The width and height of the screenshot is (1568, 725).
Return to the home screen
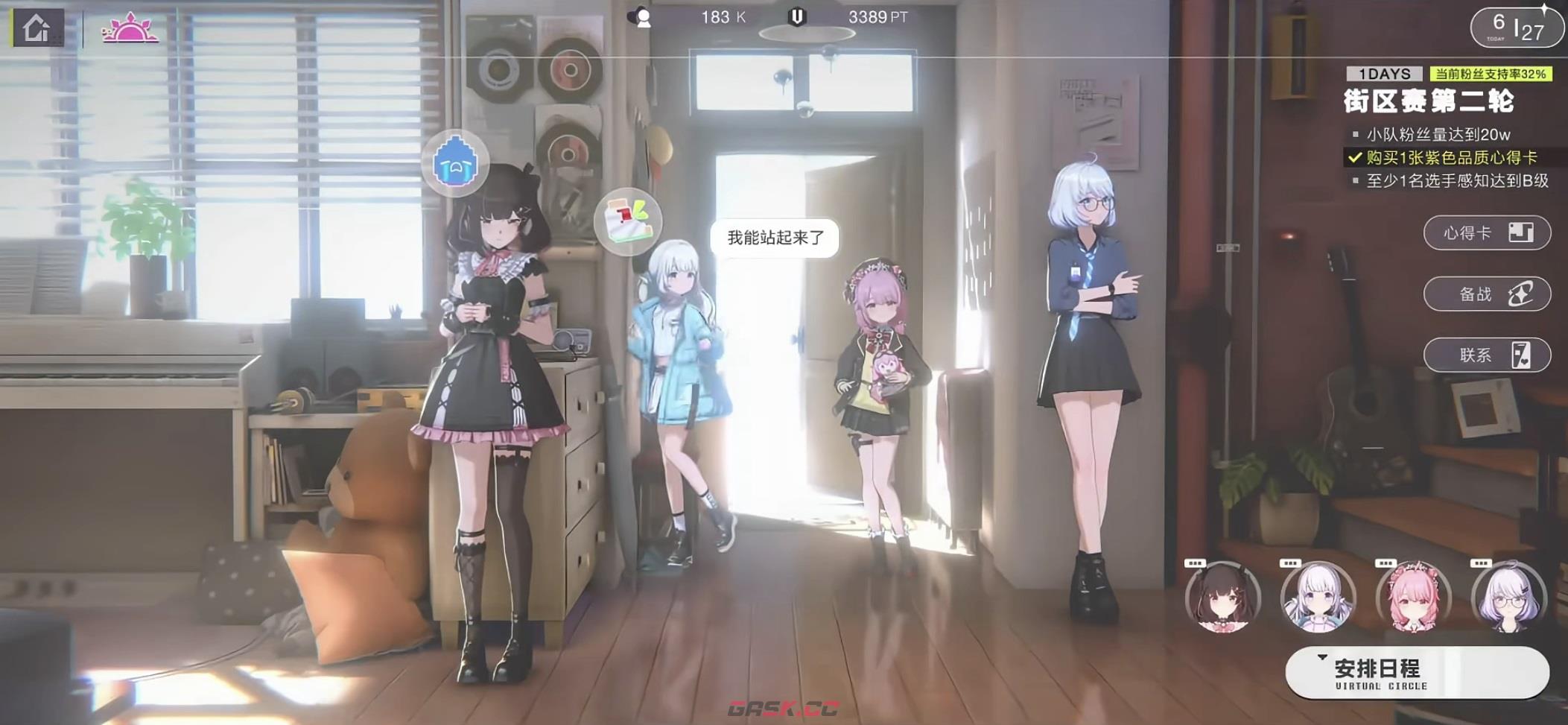coord(36,29)
